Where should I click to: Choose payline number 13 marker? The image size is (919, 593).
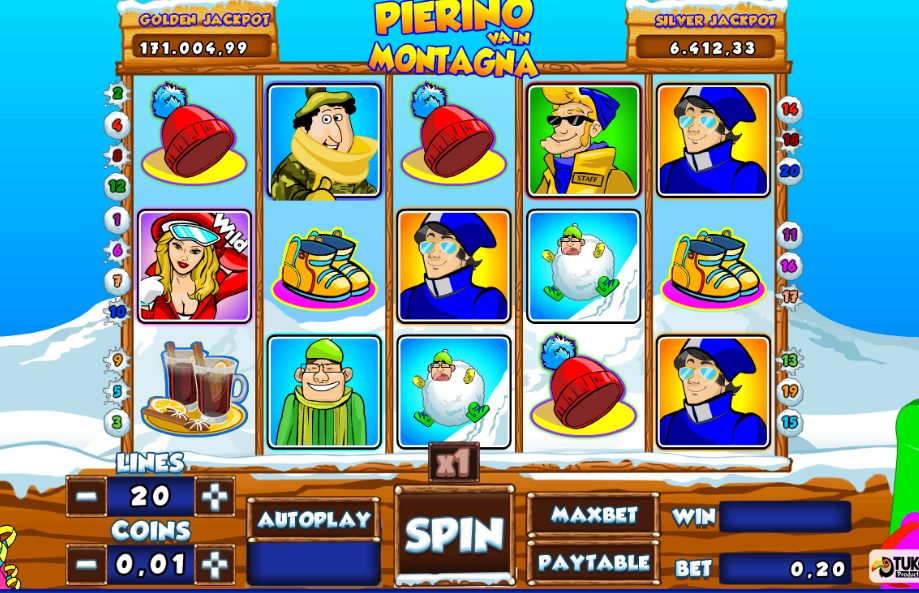coord(790,360)
